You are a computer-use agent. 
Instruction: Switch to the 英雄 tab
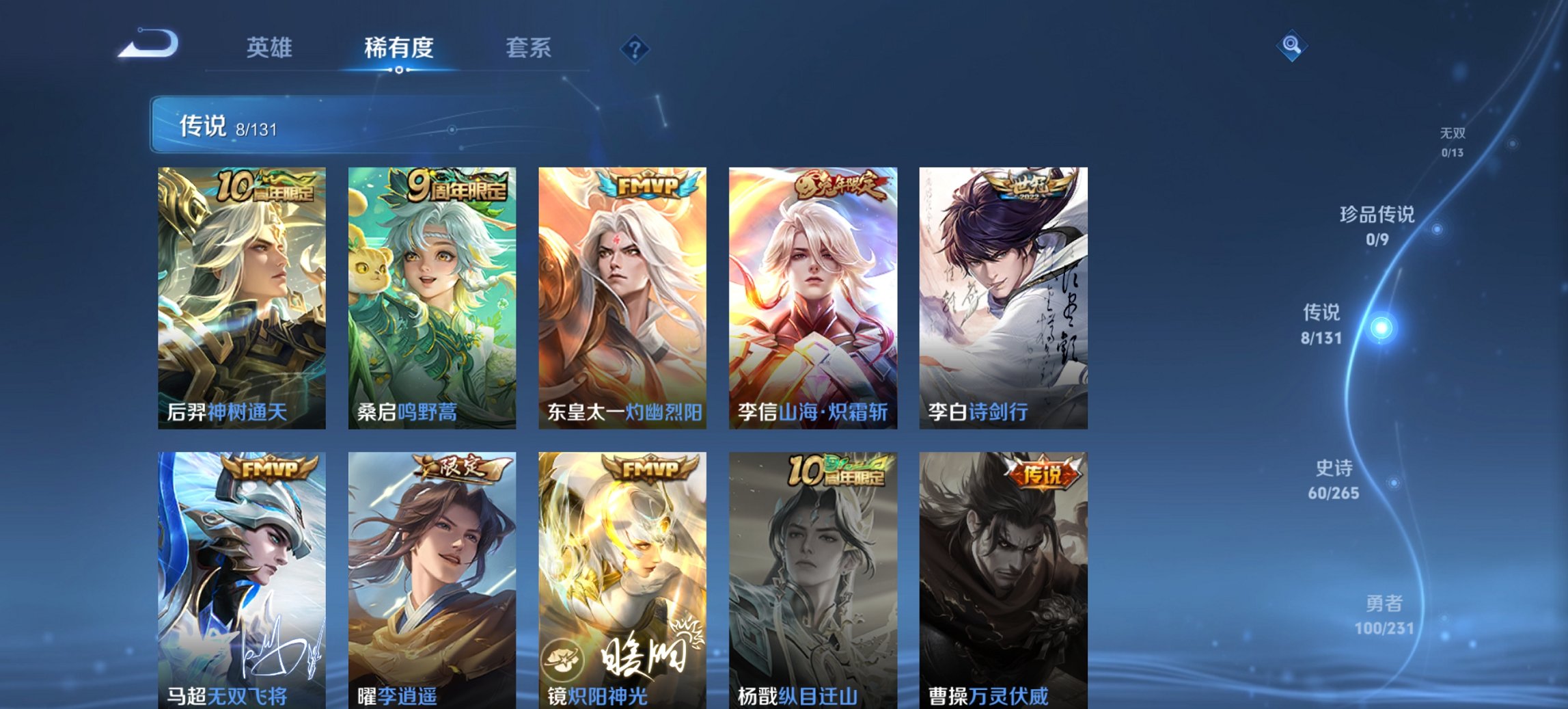click(x=271, y=48)
